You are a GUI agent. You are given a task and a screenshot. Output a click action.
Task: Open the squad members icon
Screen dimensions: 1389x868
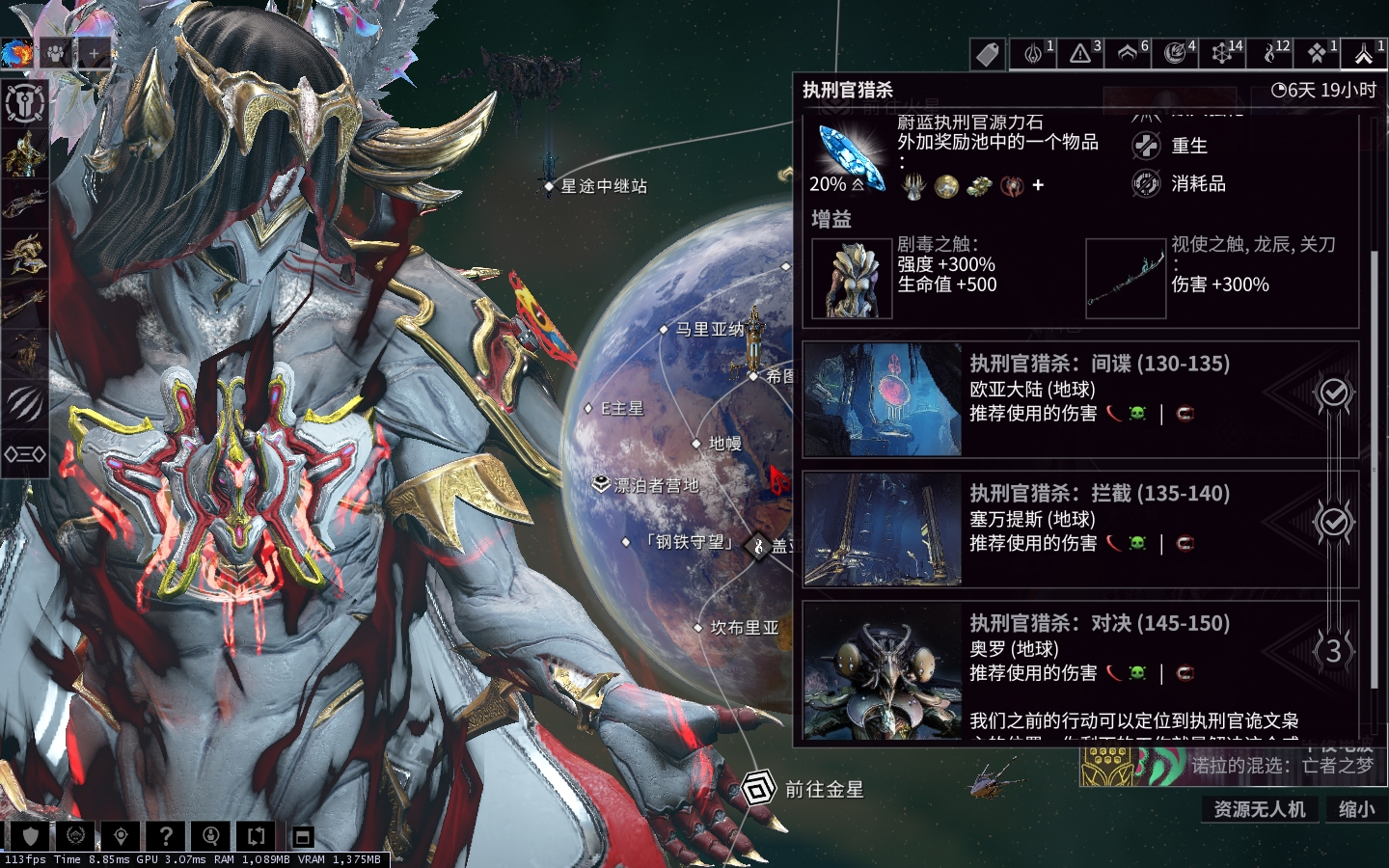point(55,53)
